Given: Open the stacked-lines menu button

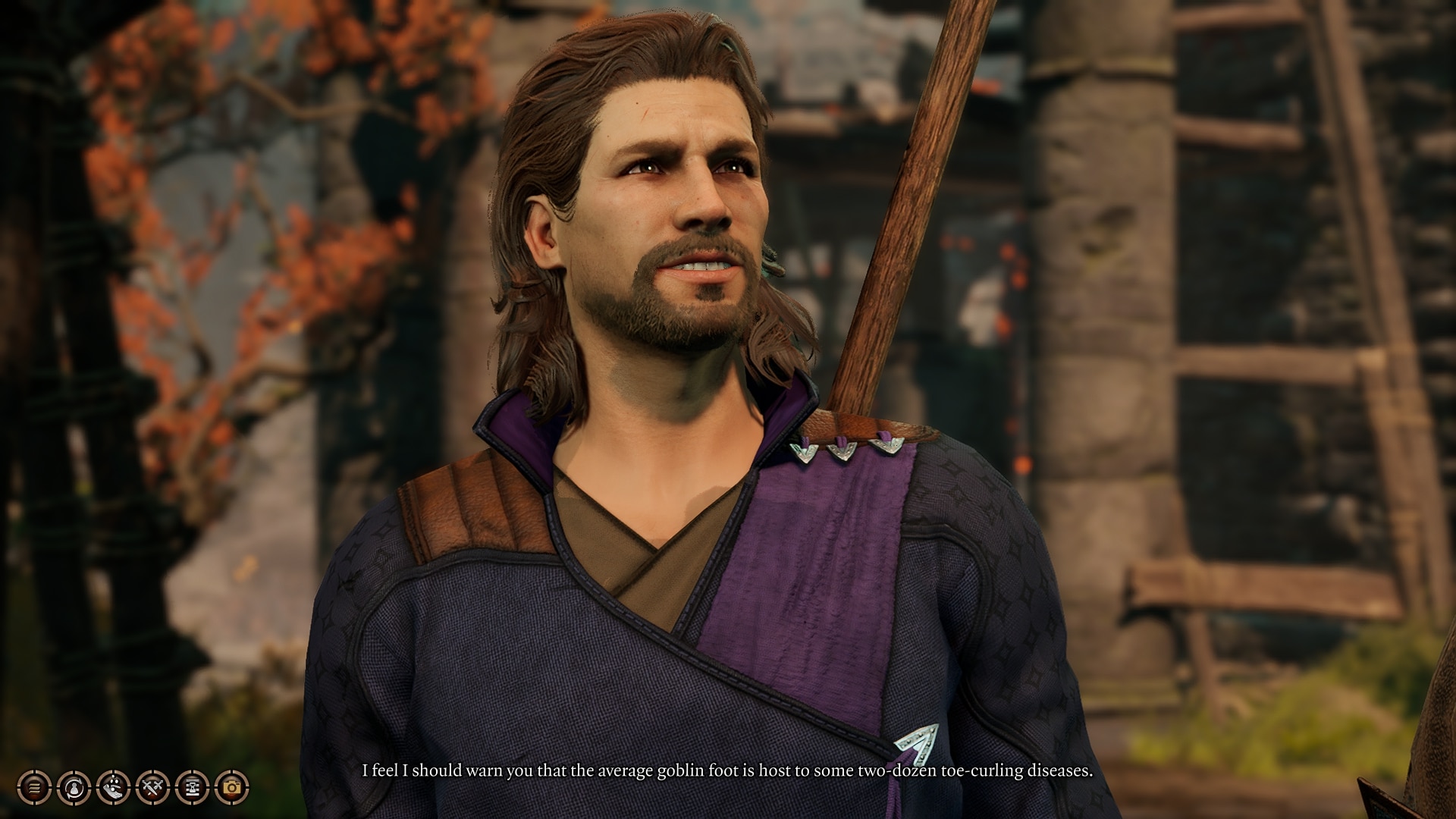Looking at the screenshot, I should (34, 788).
